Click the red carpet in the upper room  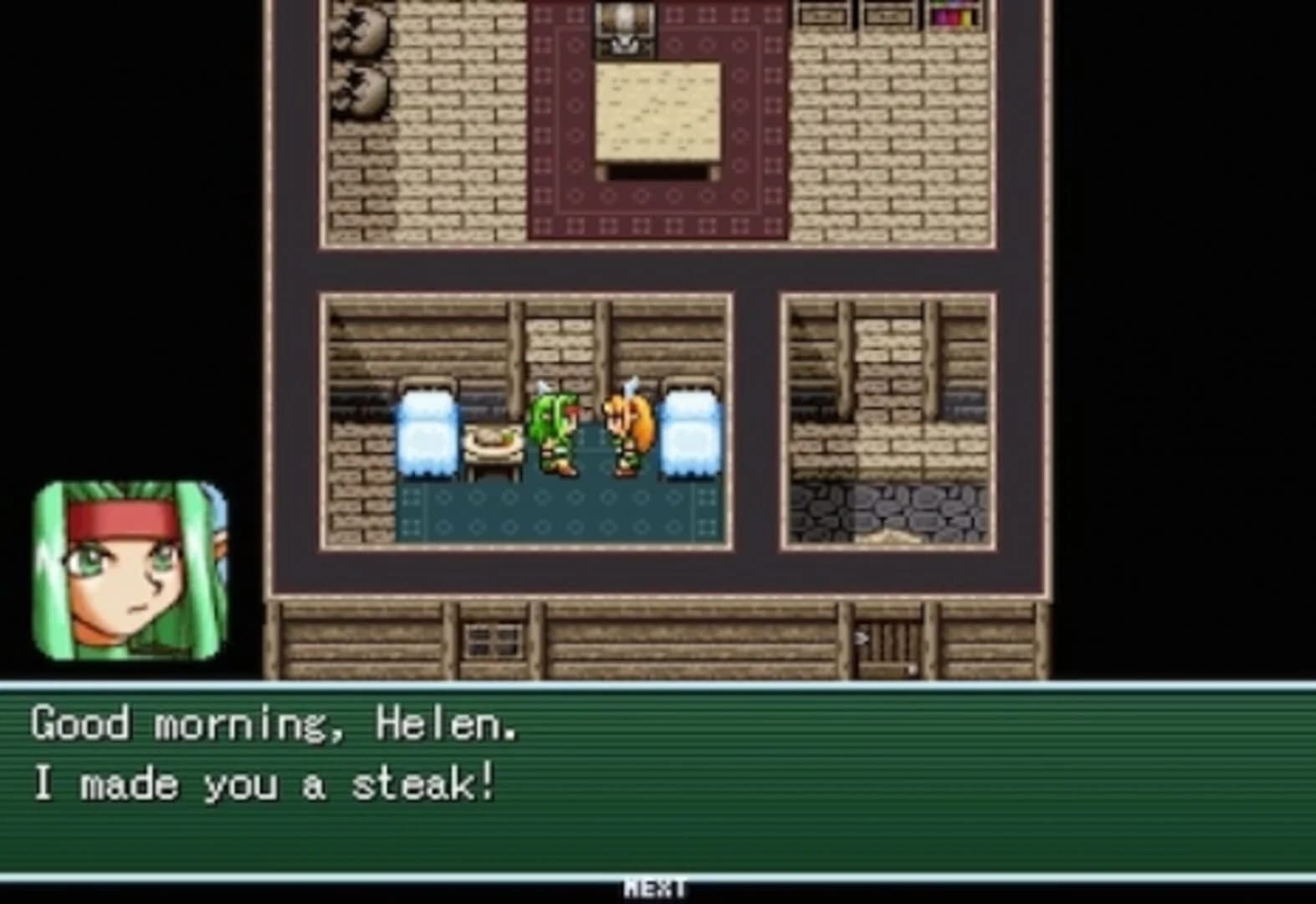pos(658,209)
